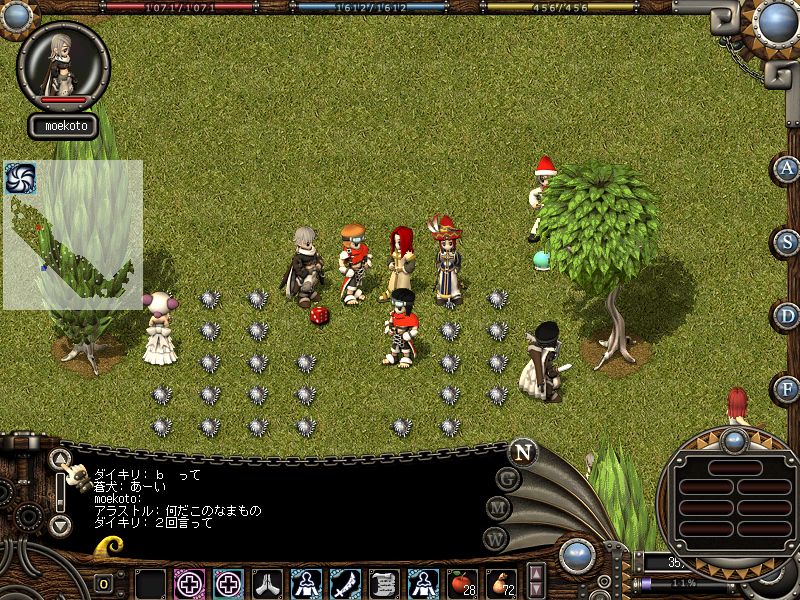Activate the praying hands skill icon
800x600 pixels.
coord(267,582)
